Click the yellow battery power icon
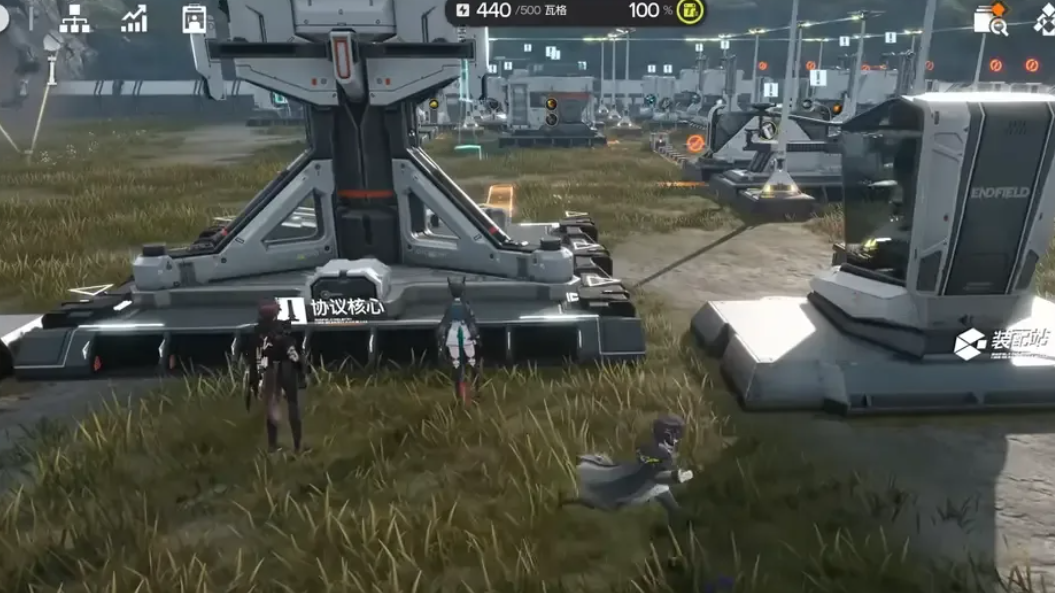 [x=690, y=11]
